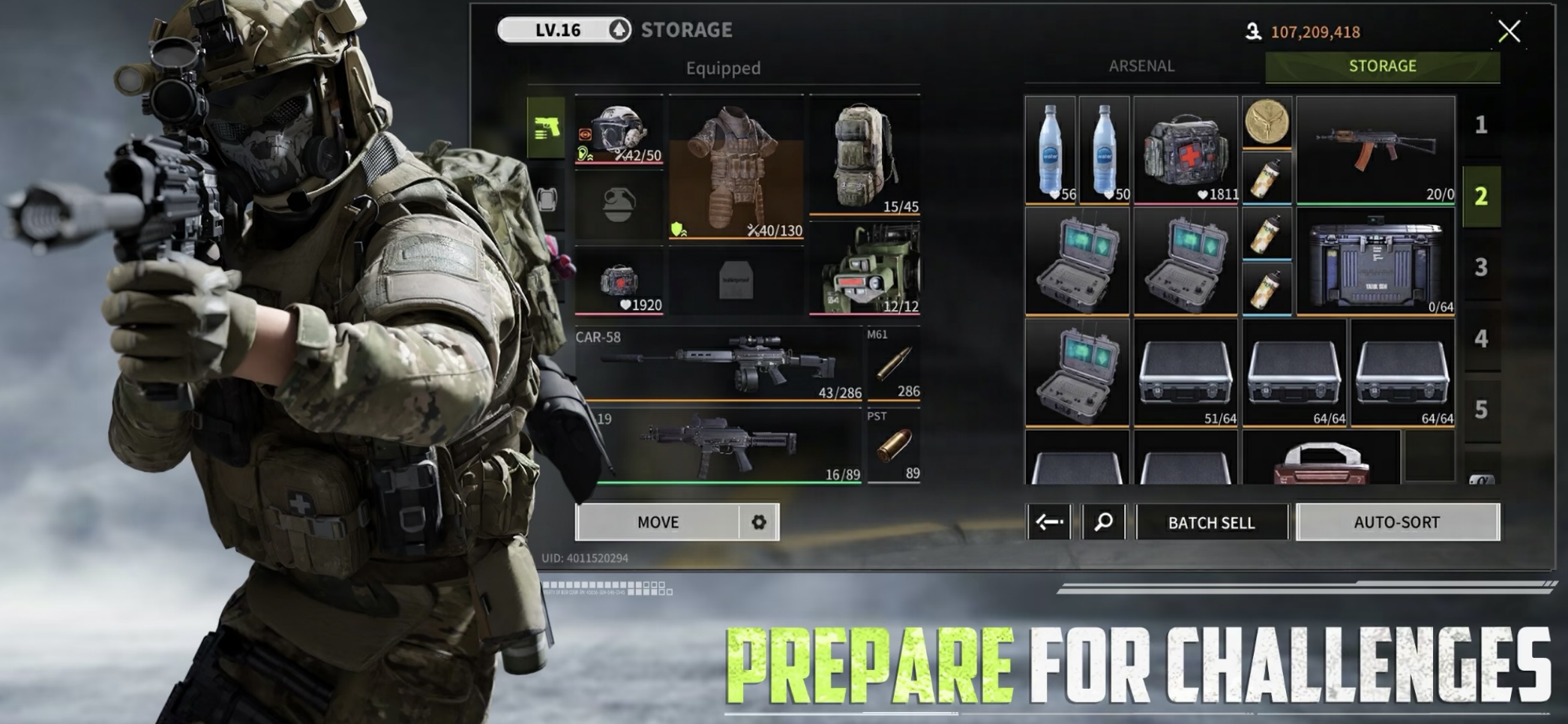Select the AK rifle in storage

1375,149
